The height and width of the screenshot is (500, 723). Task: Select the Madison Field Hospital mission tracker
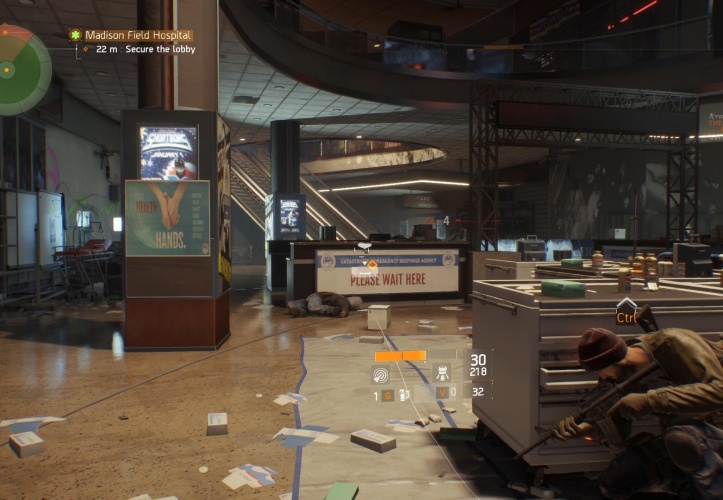pyautogui.click(x=137, y=35)
